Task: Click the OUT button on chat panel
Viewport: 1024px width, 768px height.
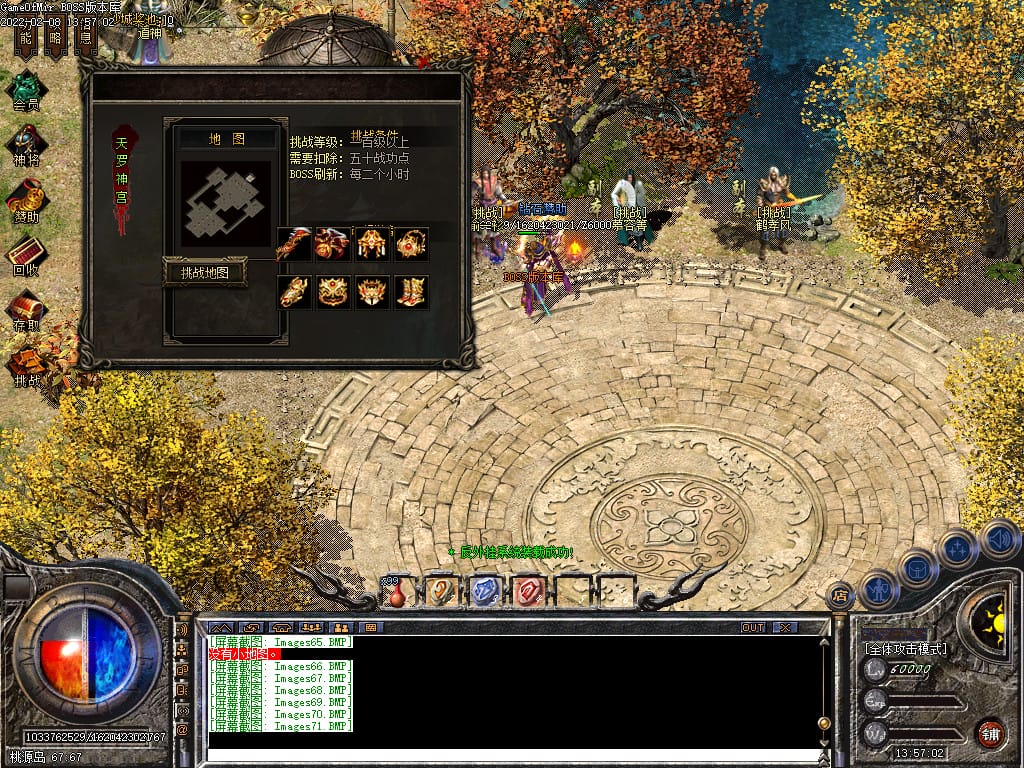Action: pyautogui.click(x=752, y=627)
